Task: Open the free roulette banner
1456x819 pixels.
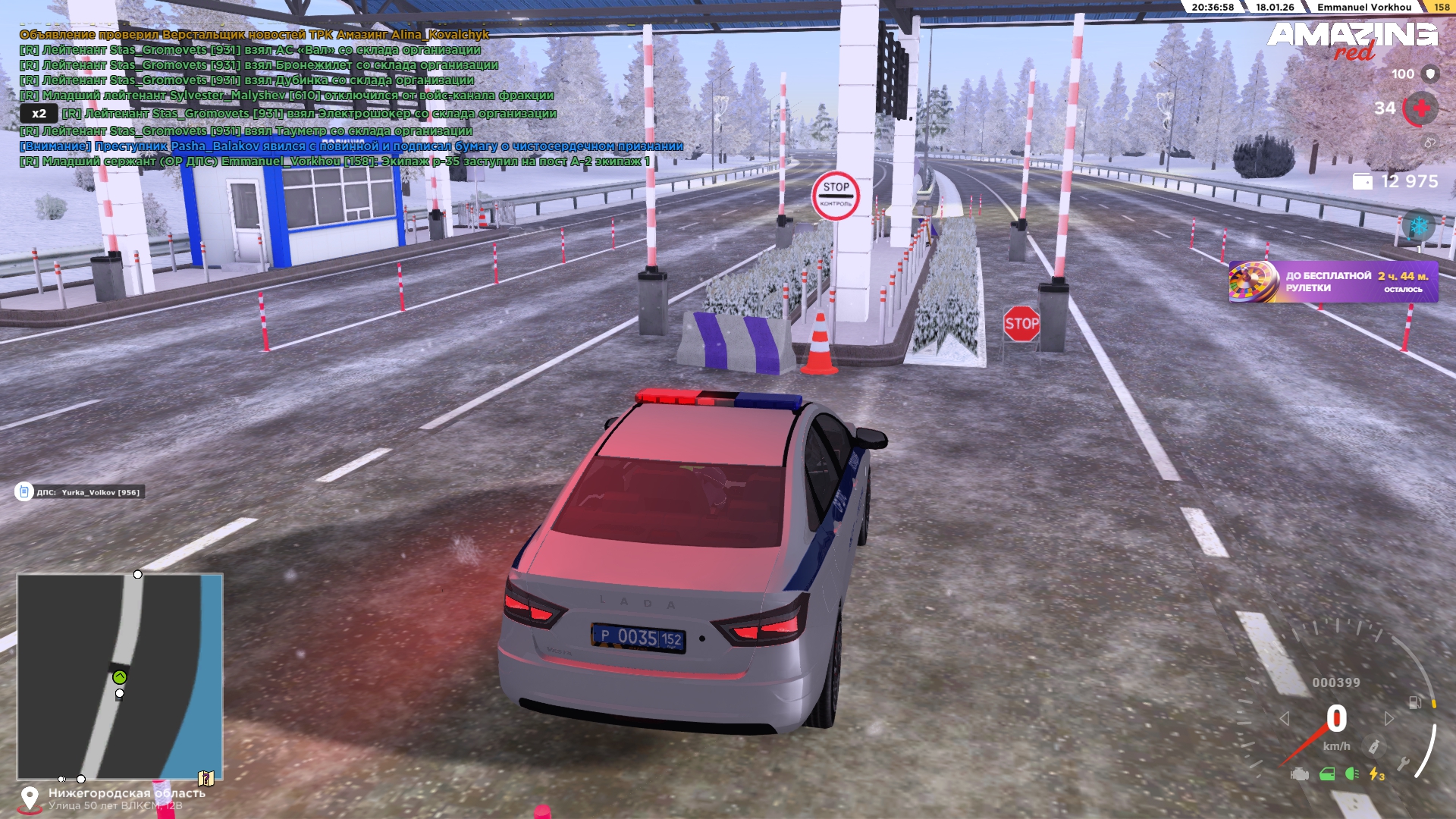Action: 1333,282
